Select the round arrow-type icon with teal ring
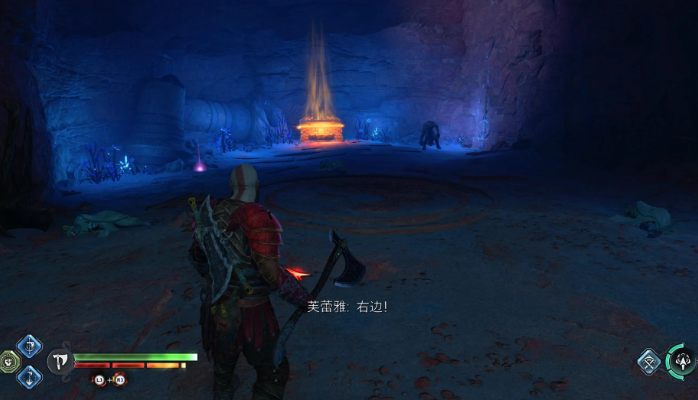The width and height of the screenshot is (698, 400). coord(683,360)
